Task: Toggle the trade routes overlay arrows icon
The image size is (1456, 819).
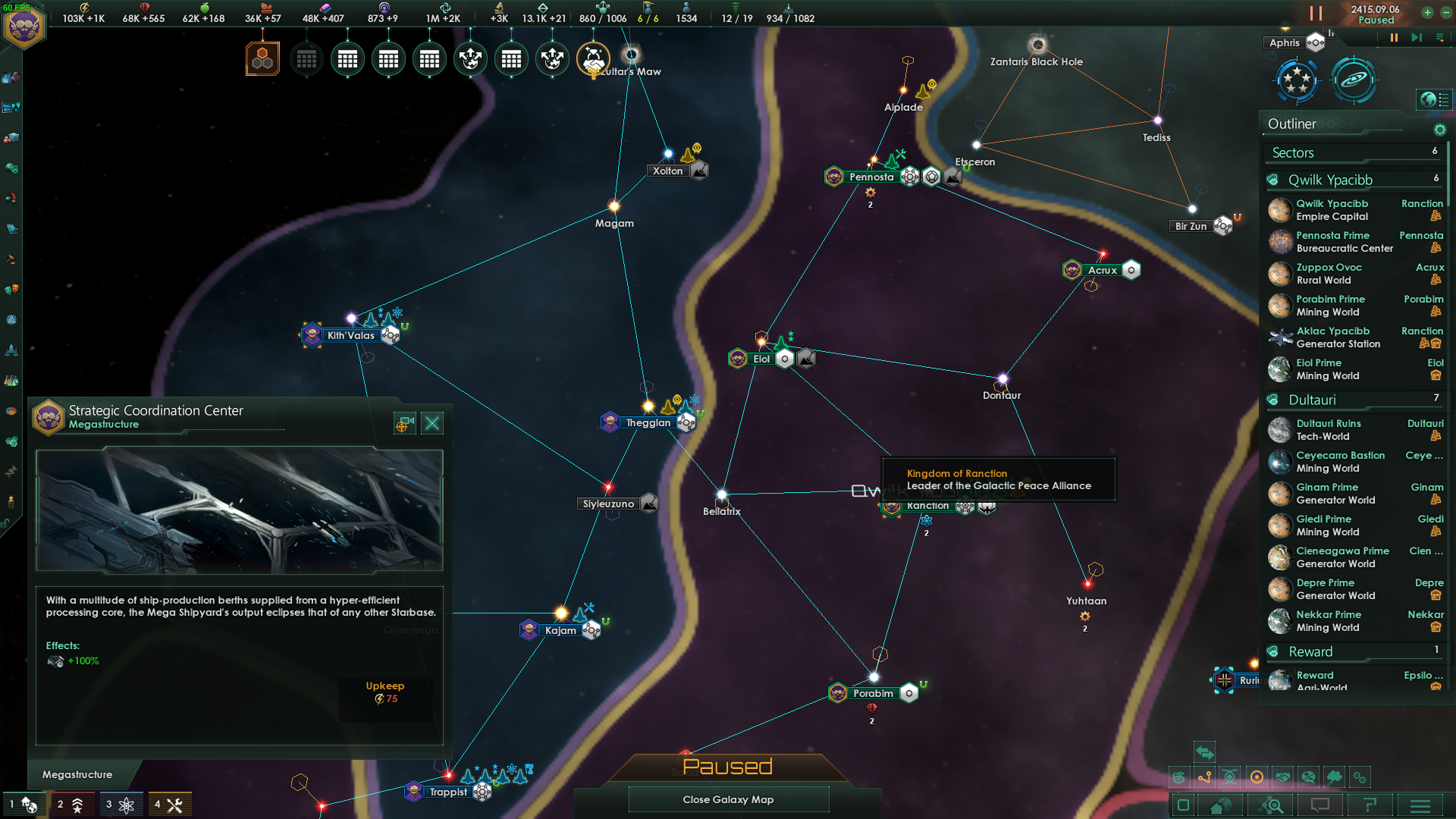Action: [1204, 752]
